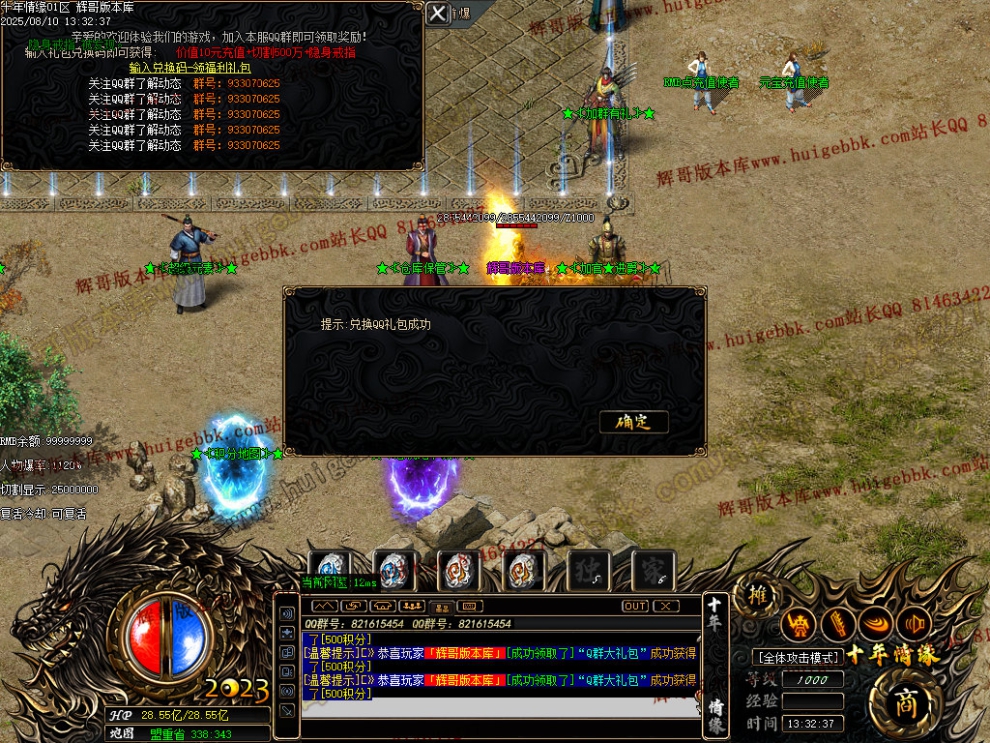The width and height of the screenshot is (990, 743).
Task: Open the character figure icon in orange
Action: [799, 625]
